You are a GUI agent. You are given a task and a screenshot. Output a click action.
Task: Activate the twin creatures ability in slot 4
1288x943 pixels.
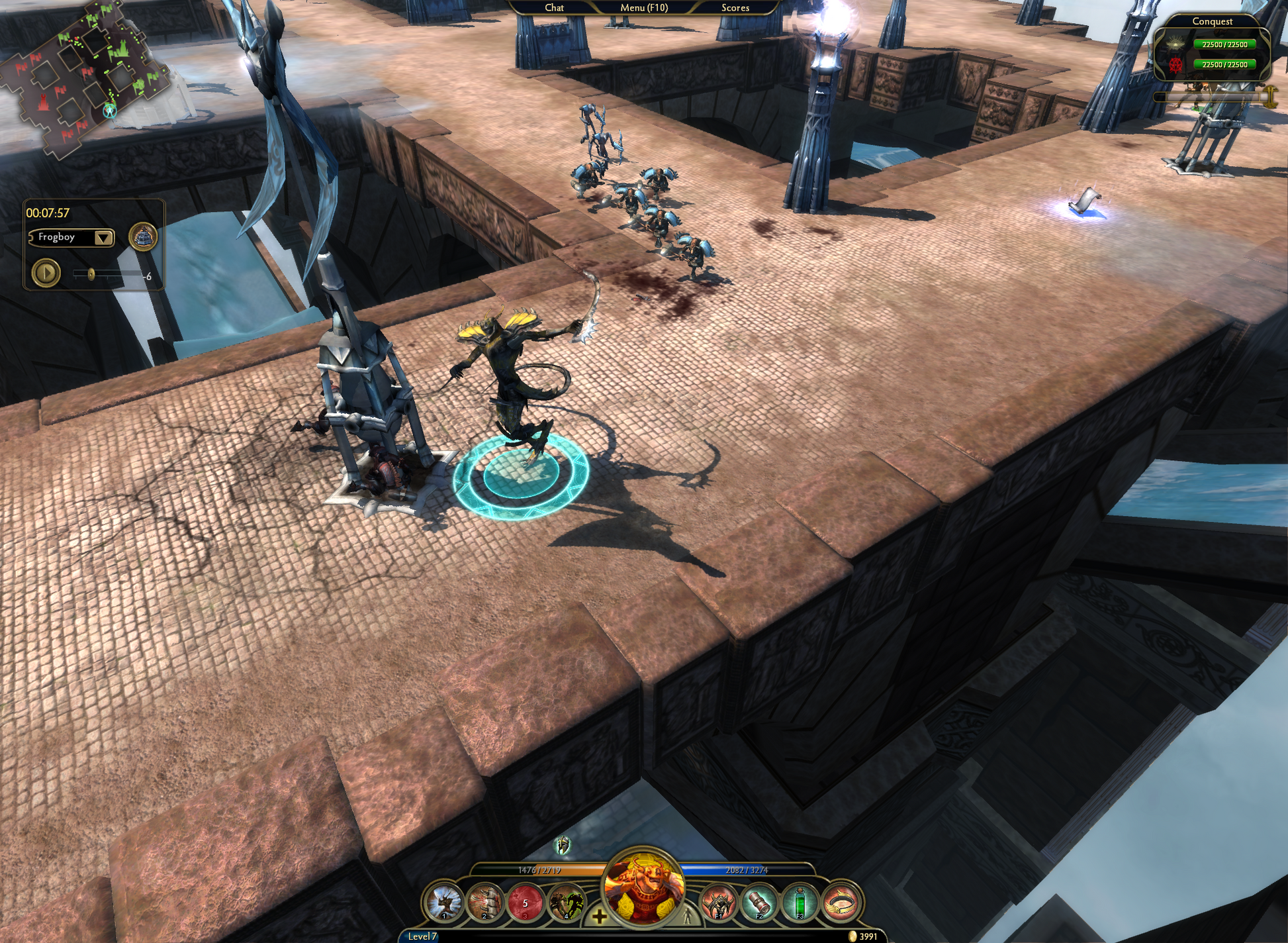[x=566, y=902]
